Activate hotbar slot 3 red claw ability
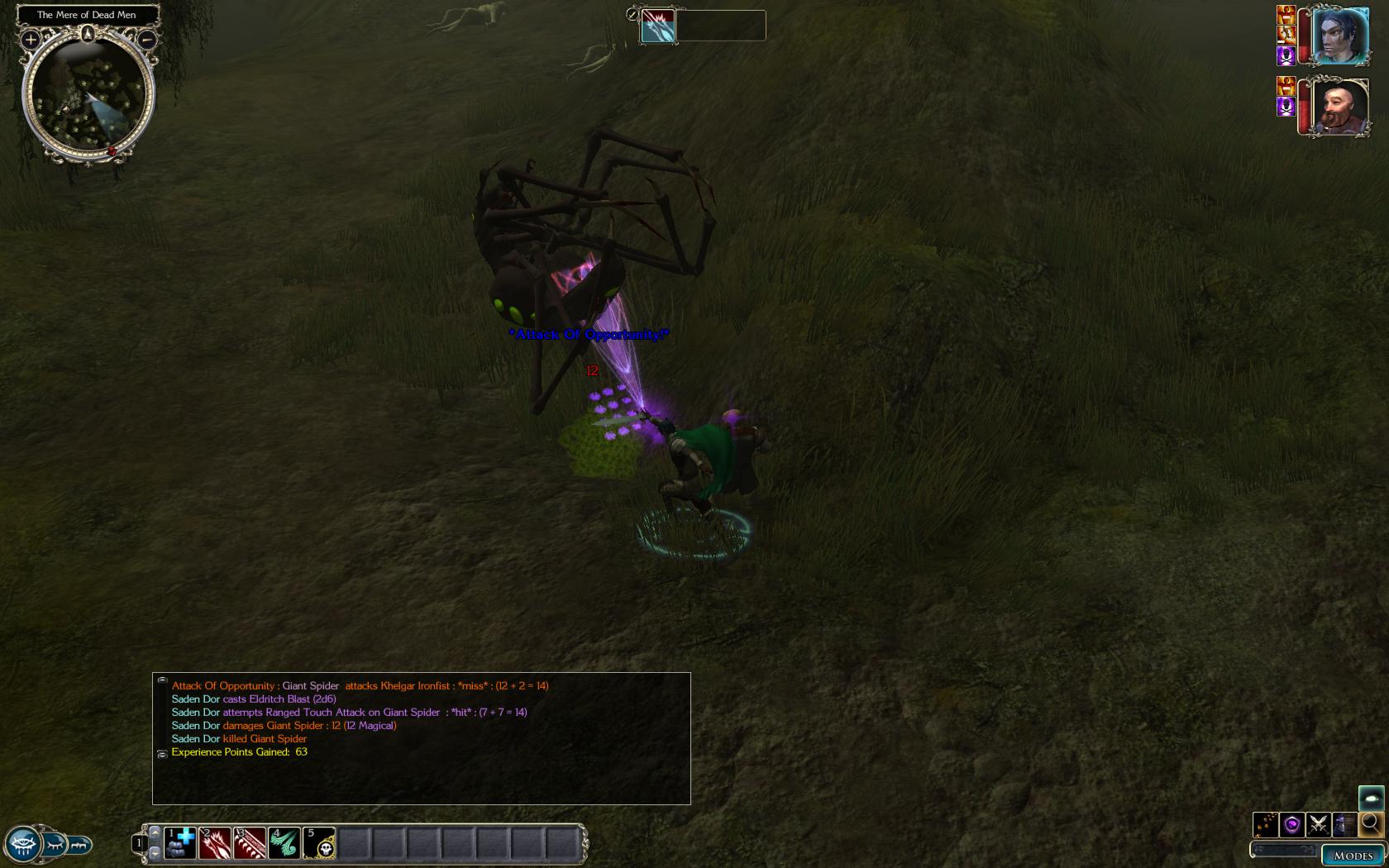Image resolution: width=1389 pixels, height=868 pixels. [250, 843]
